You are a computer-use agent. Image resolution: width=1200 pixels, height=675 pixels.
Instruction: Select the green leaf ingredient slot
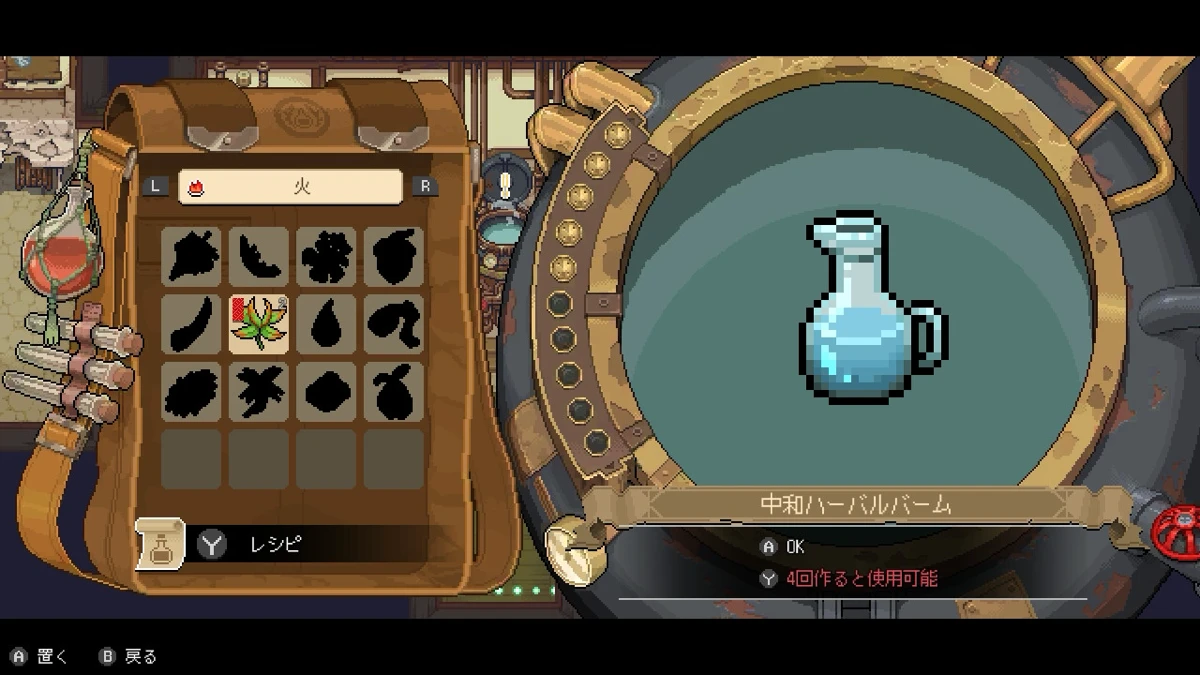click(259, 324)
